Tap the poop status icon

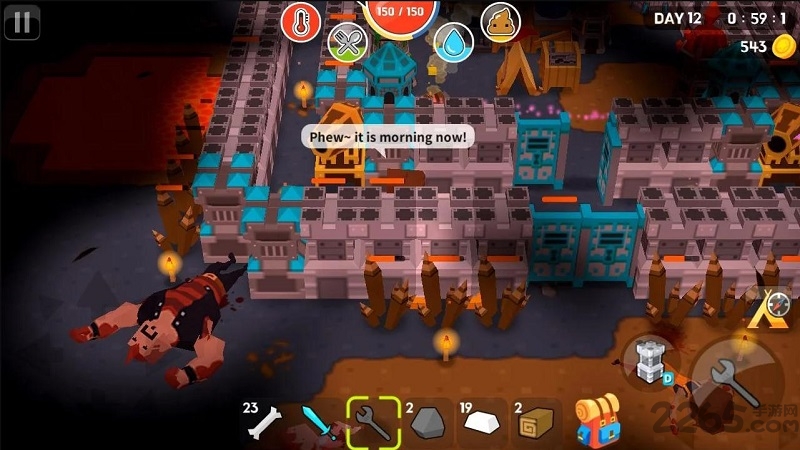point(501,21)
